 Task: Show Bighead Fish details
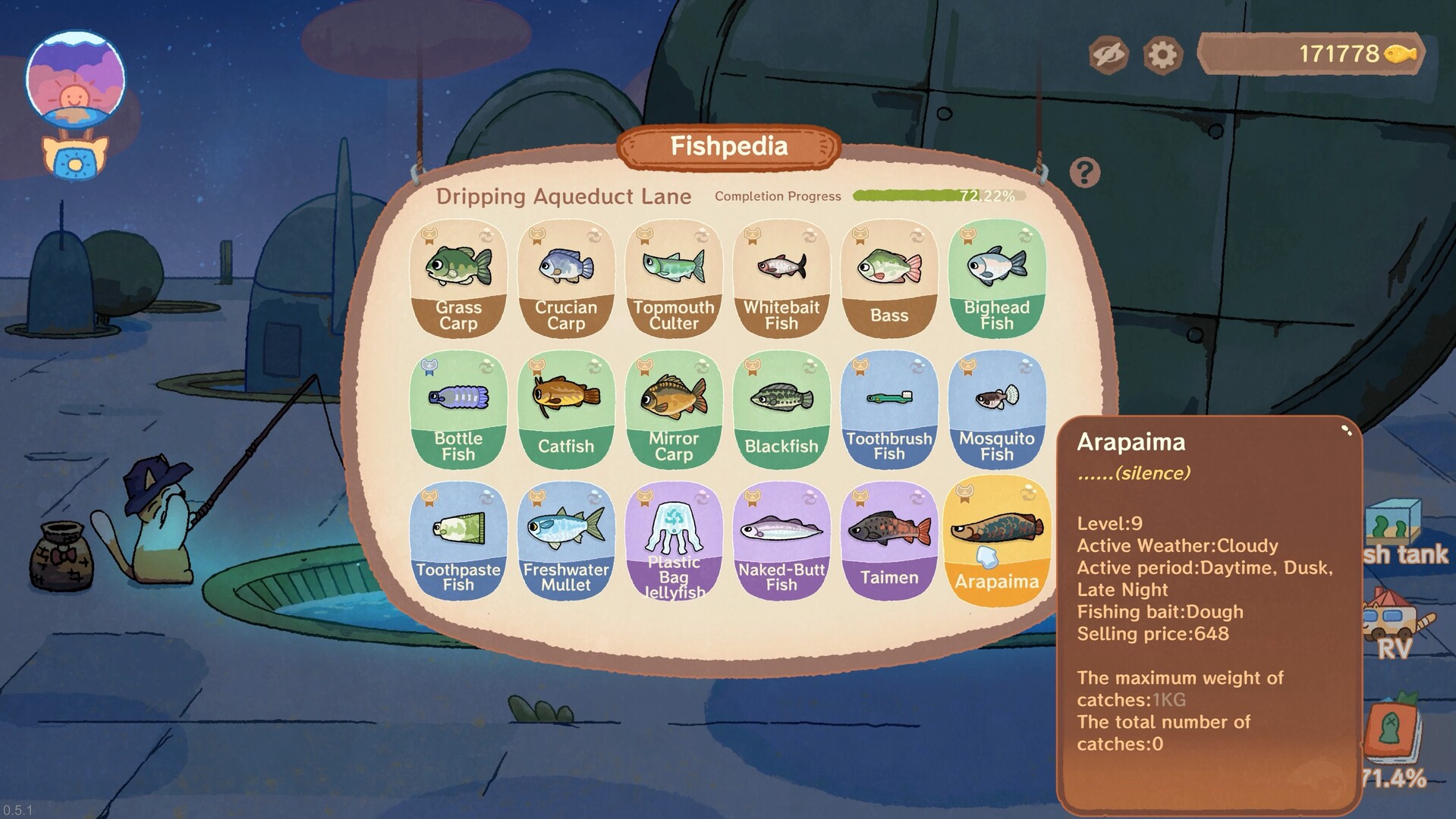(x=997, y=279)
